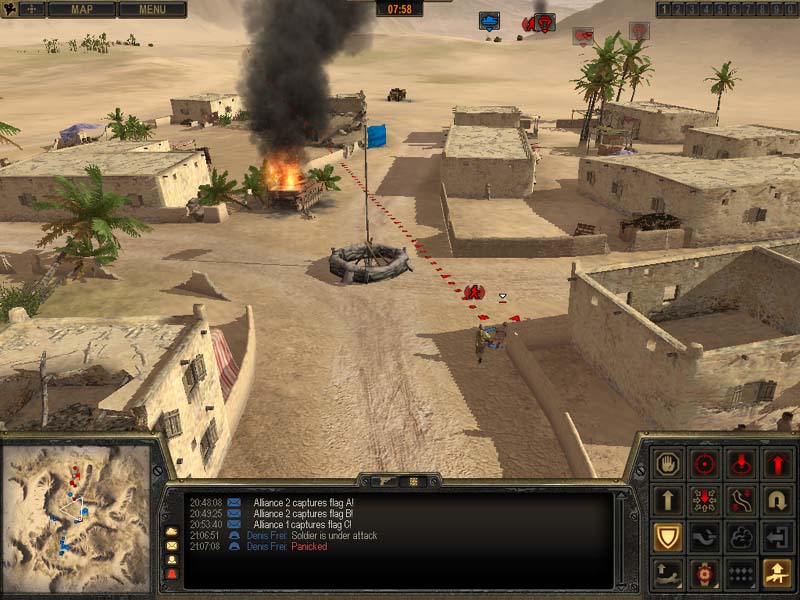The height and width of the screenshot is (600, 800).
Task: Click the winding path arrow command
Action: (741, 500)
